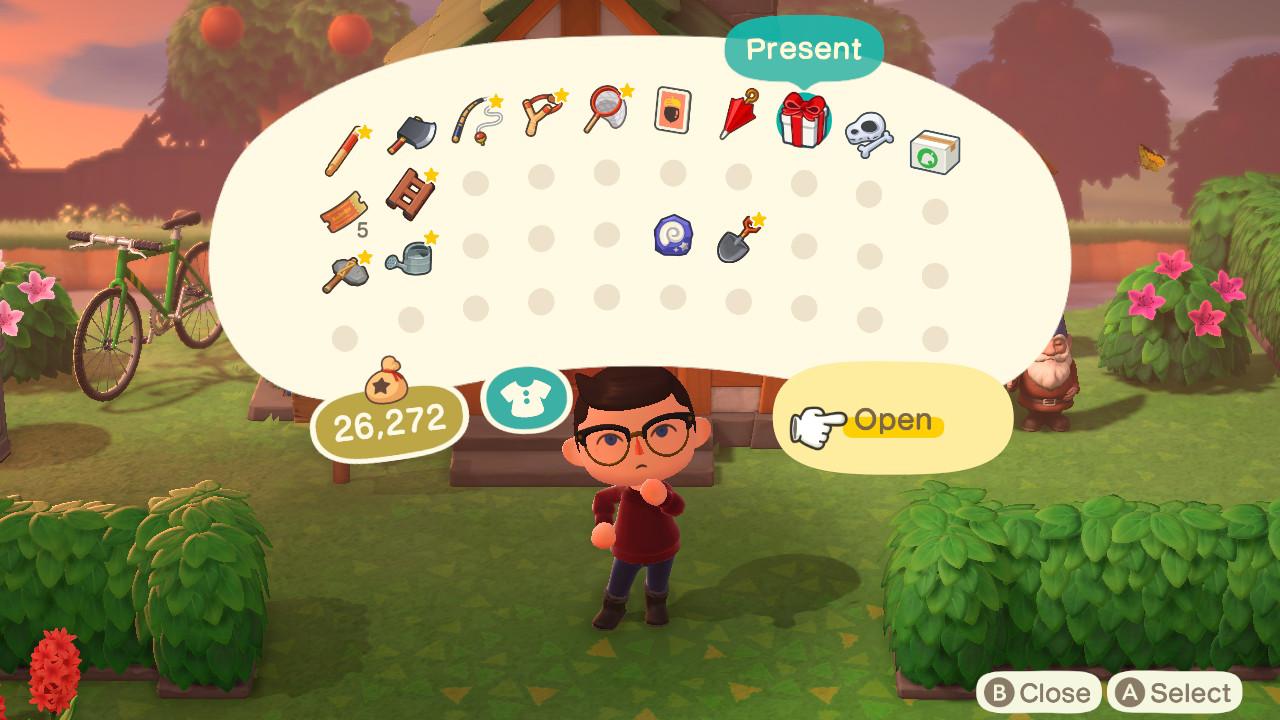Choose the recycle cardboard box item
Image resolution: width=1280 pixels, height=720 pixels.
(934, 153)
